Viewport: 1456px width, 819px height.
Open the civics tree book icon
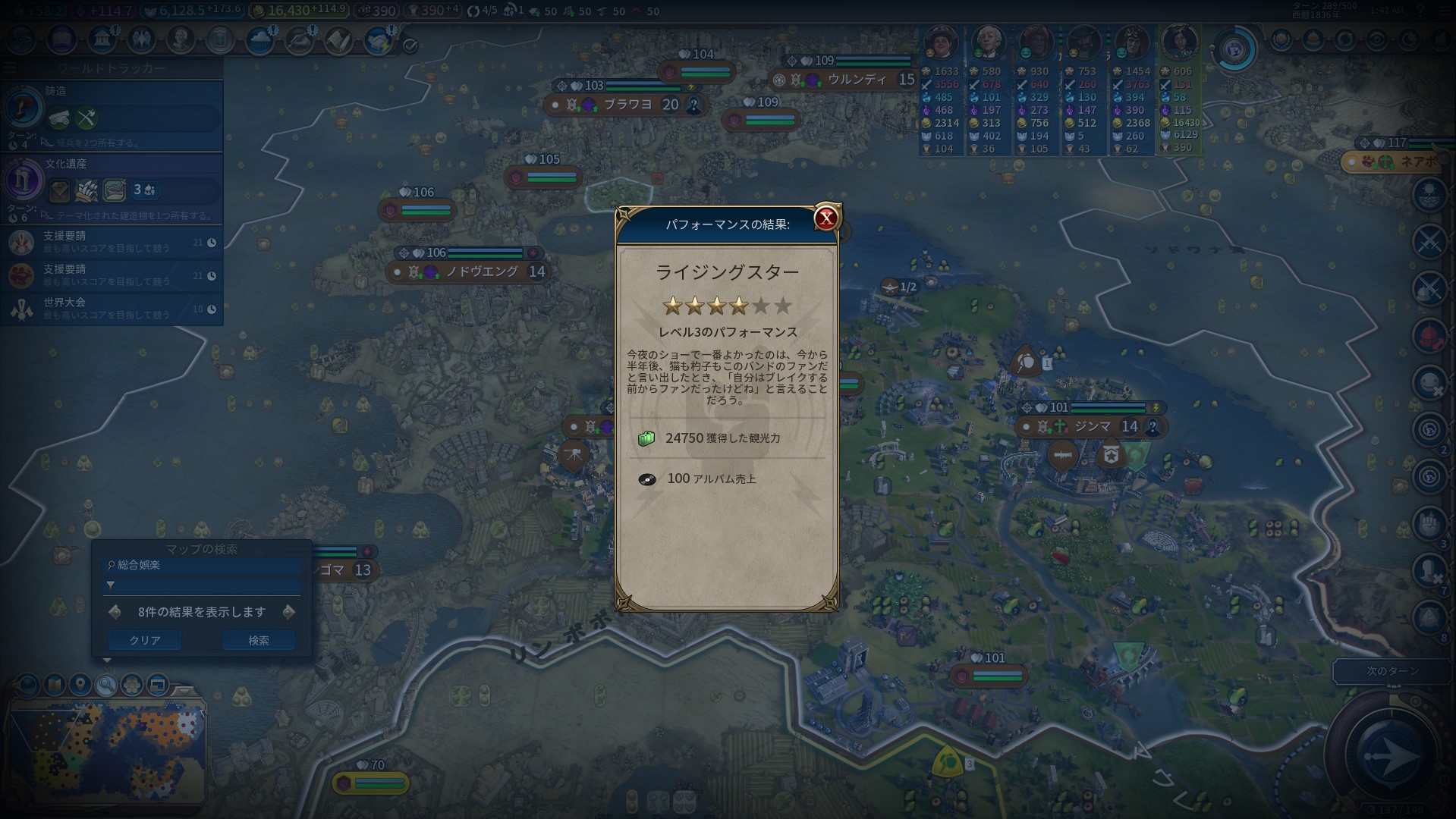tap(62, 39)
